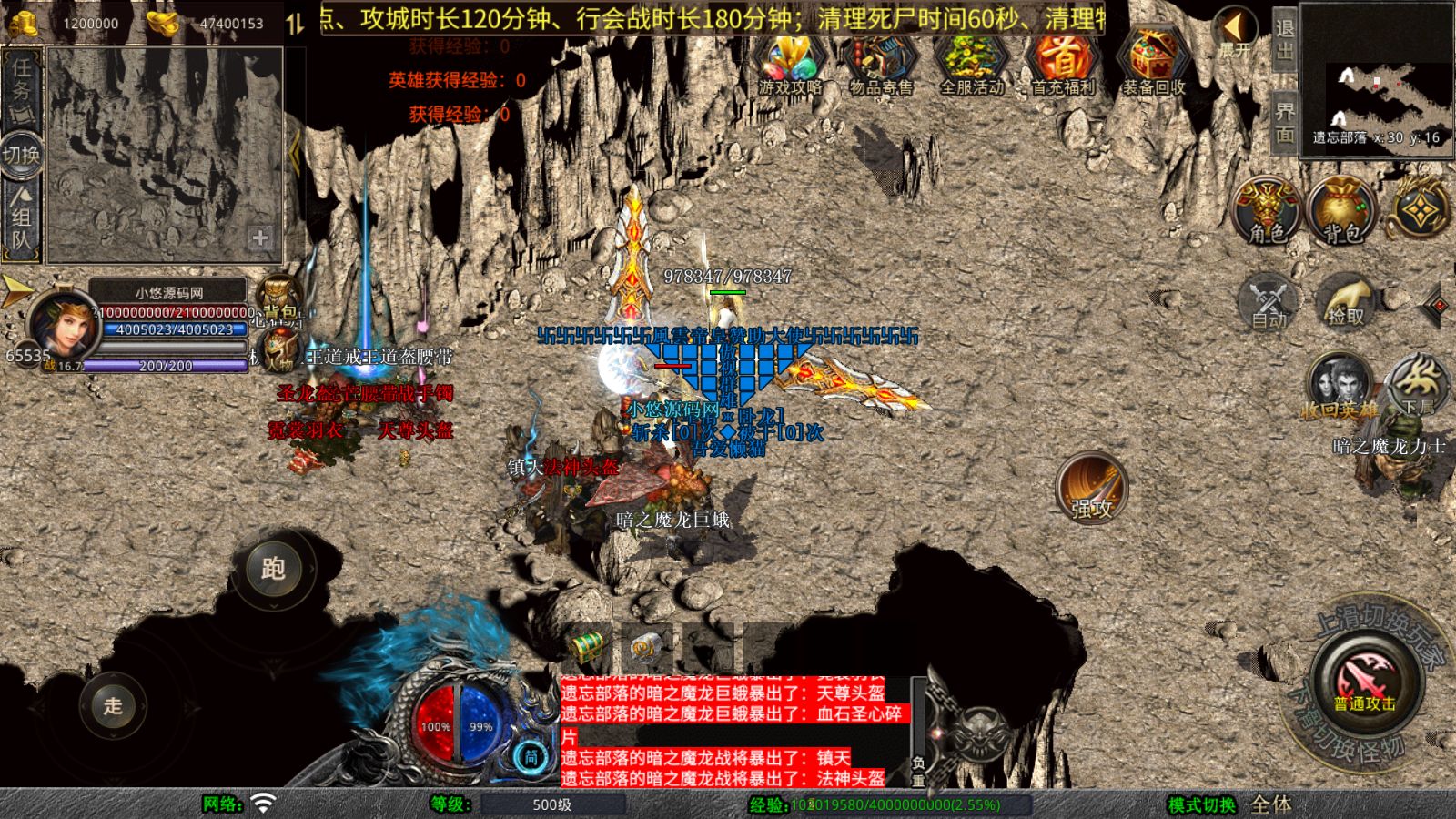Open the 首充福利 first-recharge rewards

pos(1062,64)
